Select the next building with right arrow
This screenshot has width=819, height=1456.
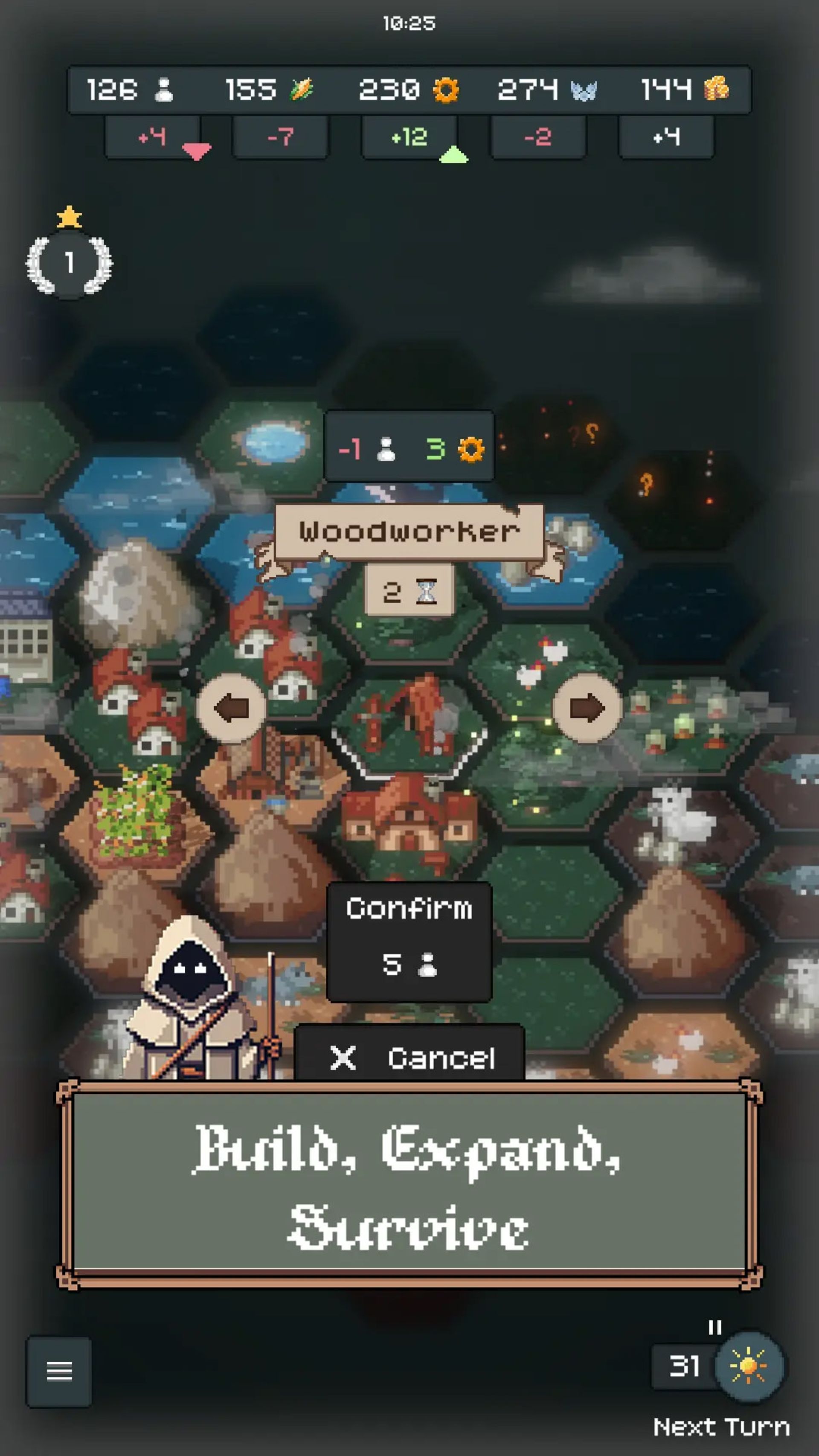click(587, 708)
